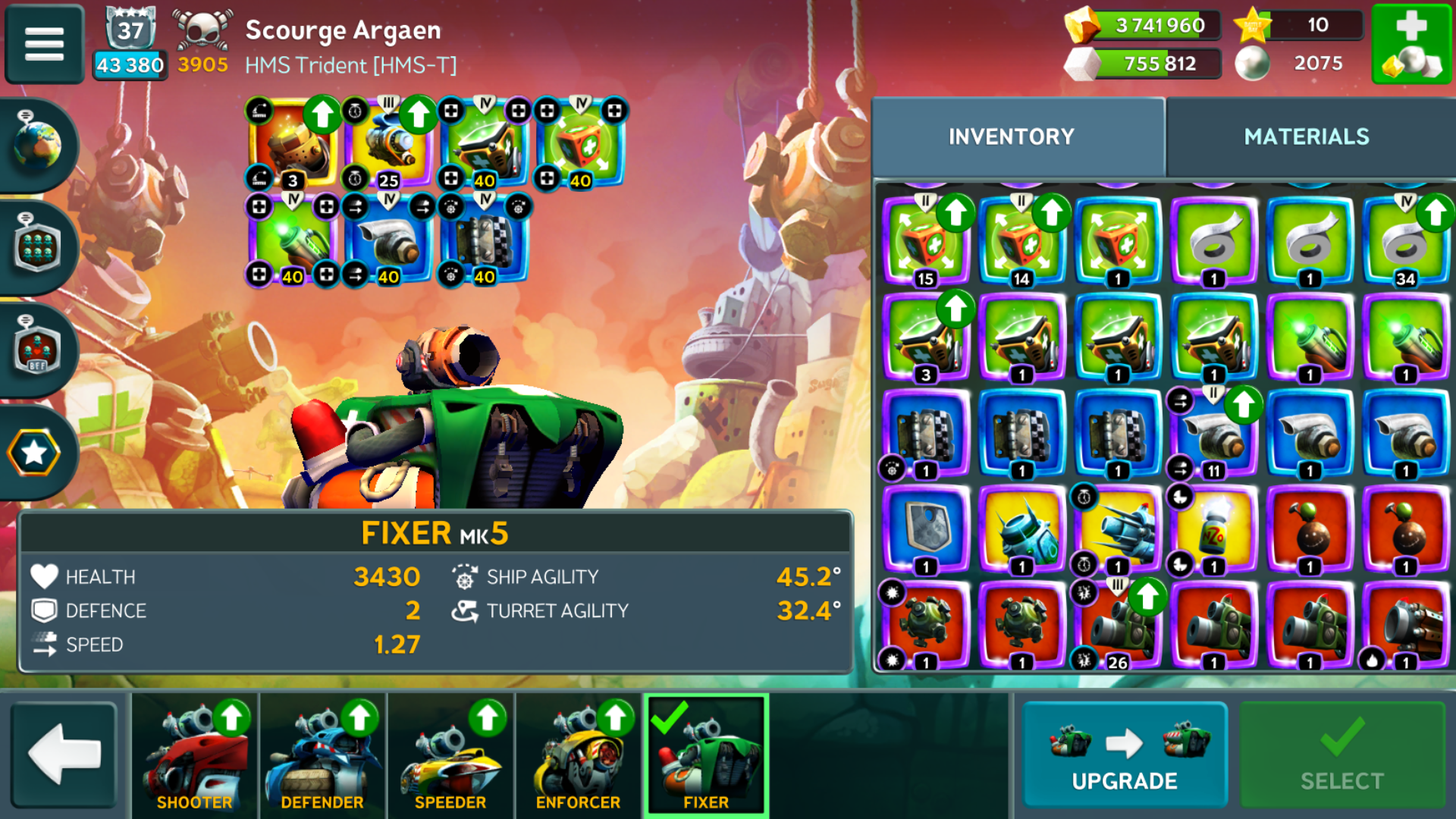
Task: Choose the Defender ship
Action: [322, 755]
